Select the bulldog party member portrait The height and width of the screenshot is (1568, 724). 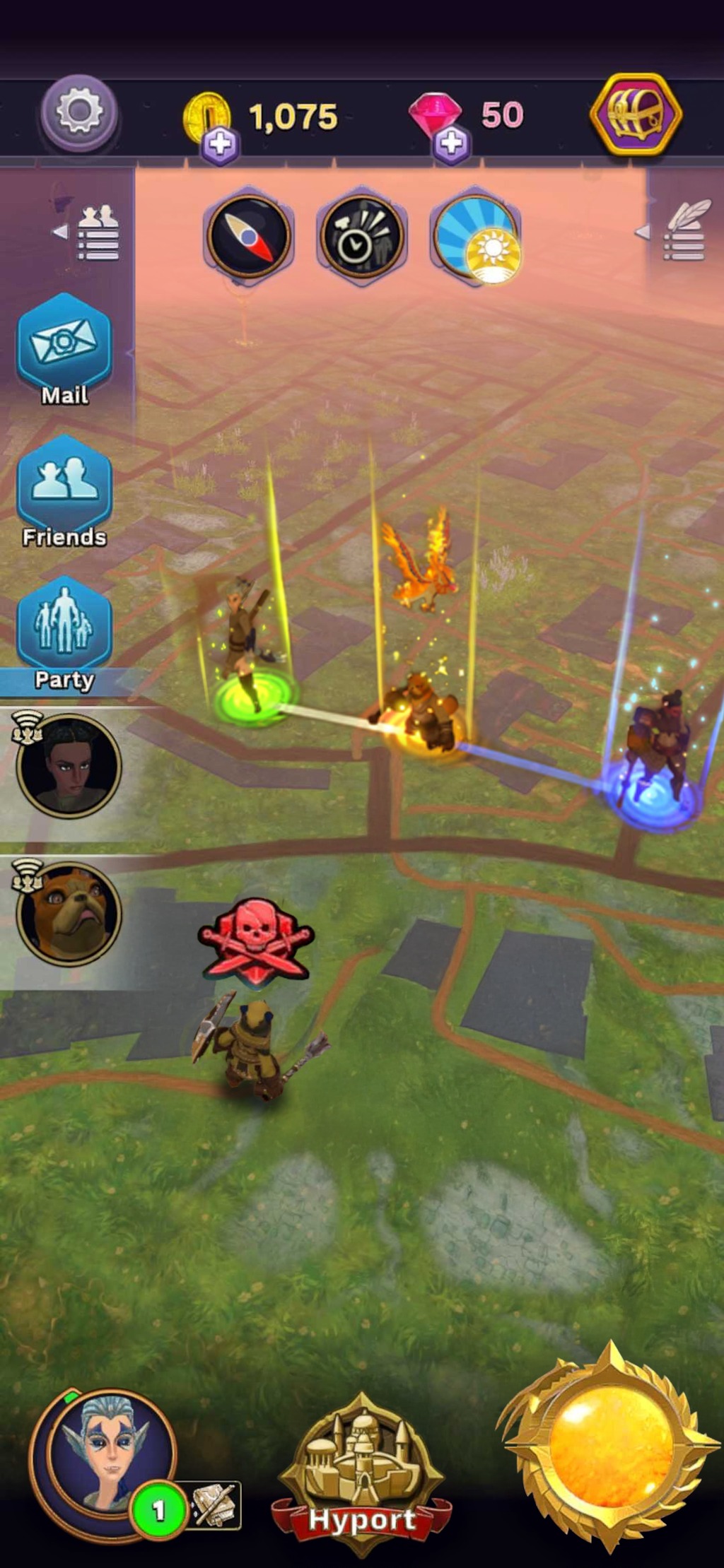coord(69,913)
